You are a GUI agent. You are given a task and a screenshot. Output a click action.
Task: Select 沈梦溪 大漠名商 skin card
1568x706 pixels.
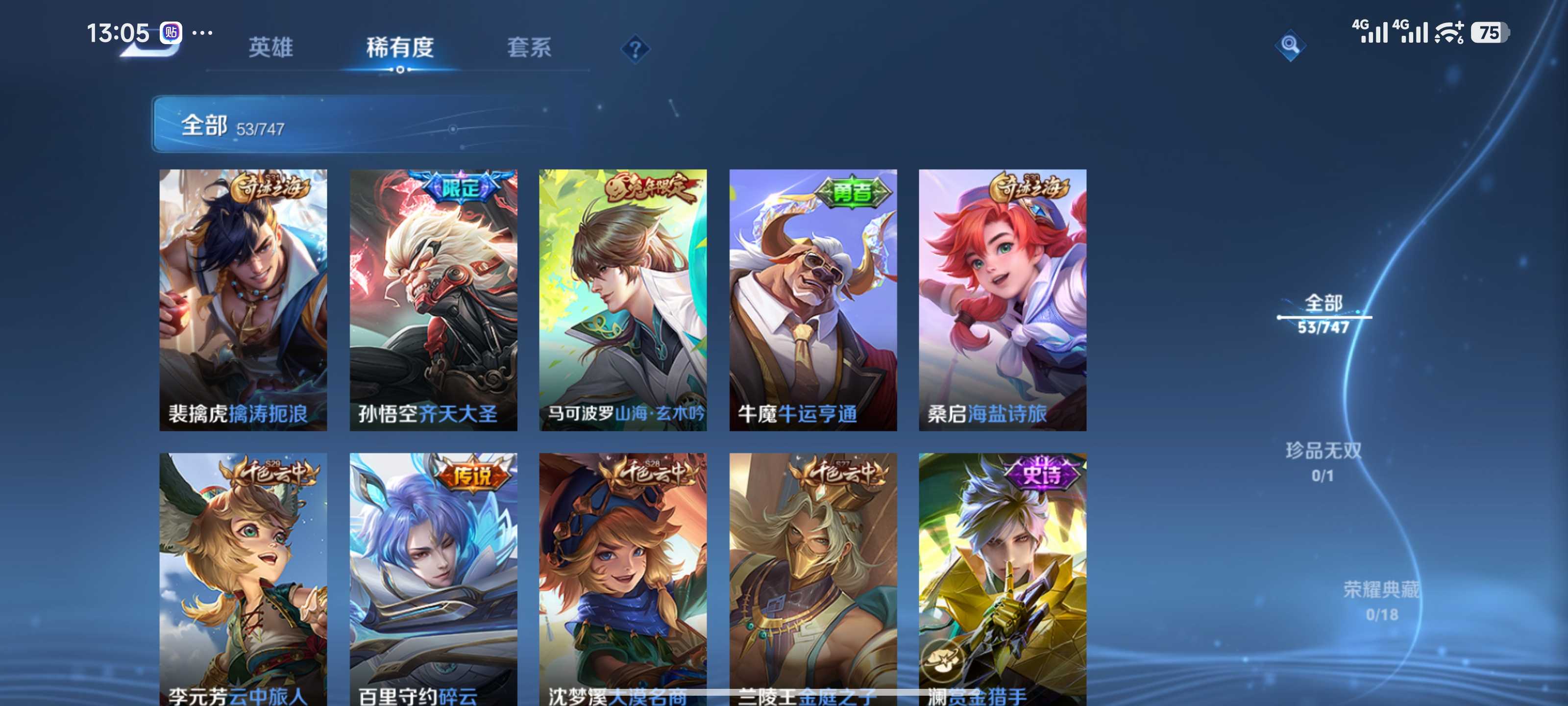623,579
